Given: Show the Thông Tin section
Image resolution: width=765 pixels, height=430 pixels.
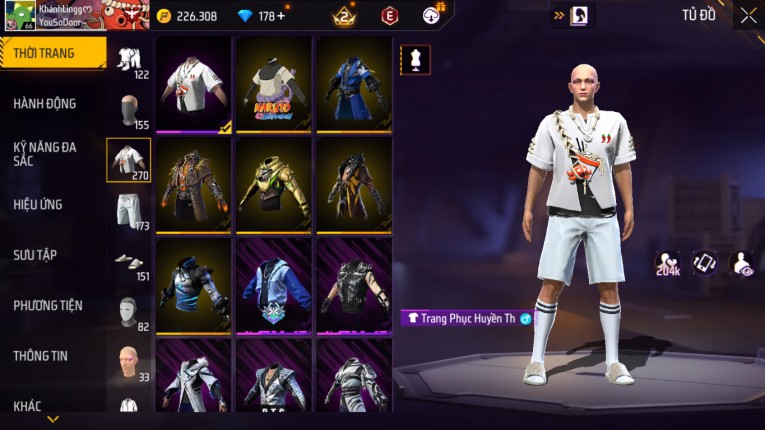Looking at the screenshot, I should pyautogui.click(x=40, y=356).
